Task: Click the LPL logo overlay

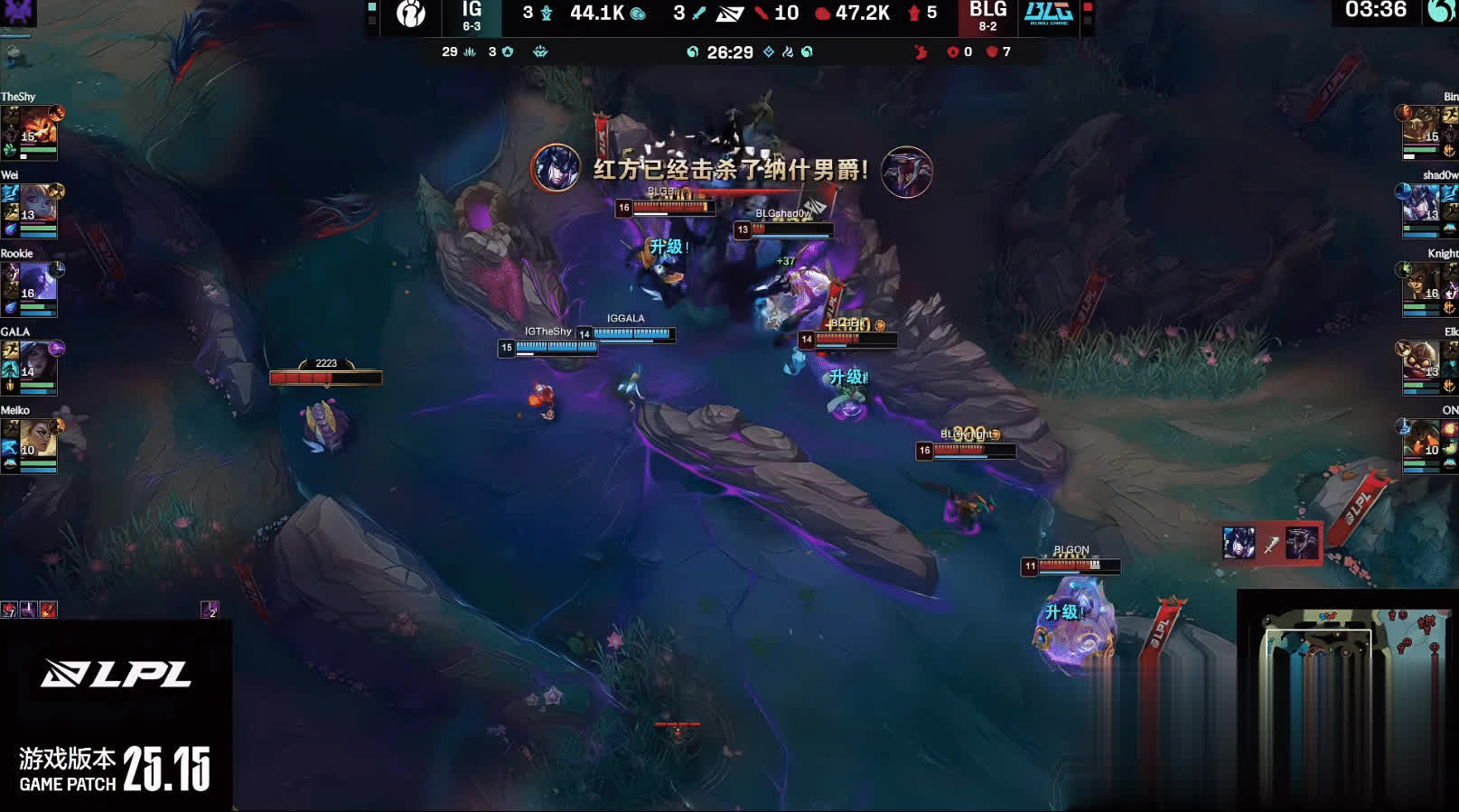Action: pos(116,674)
